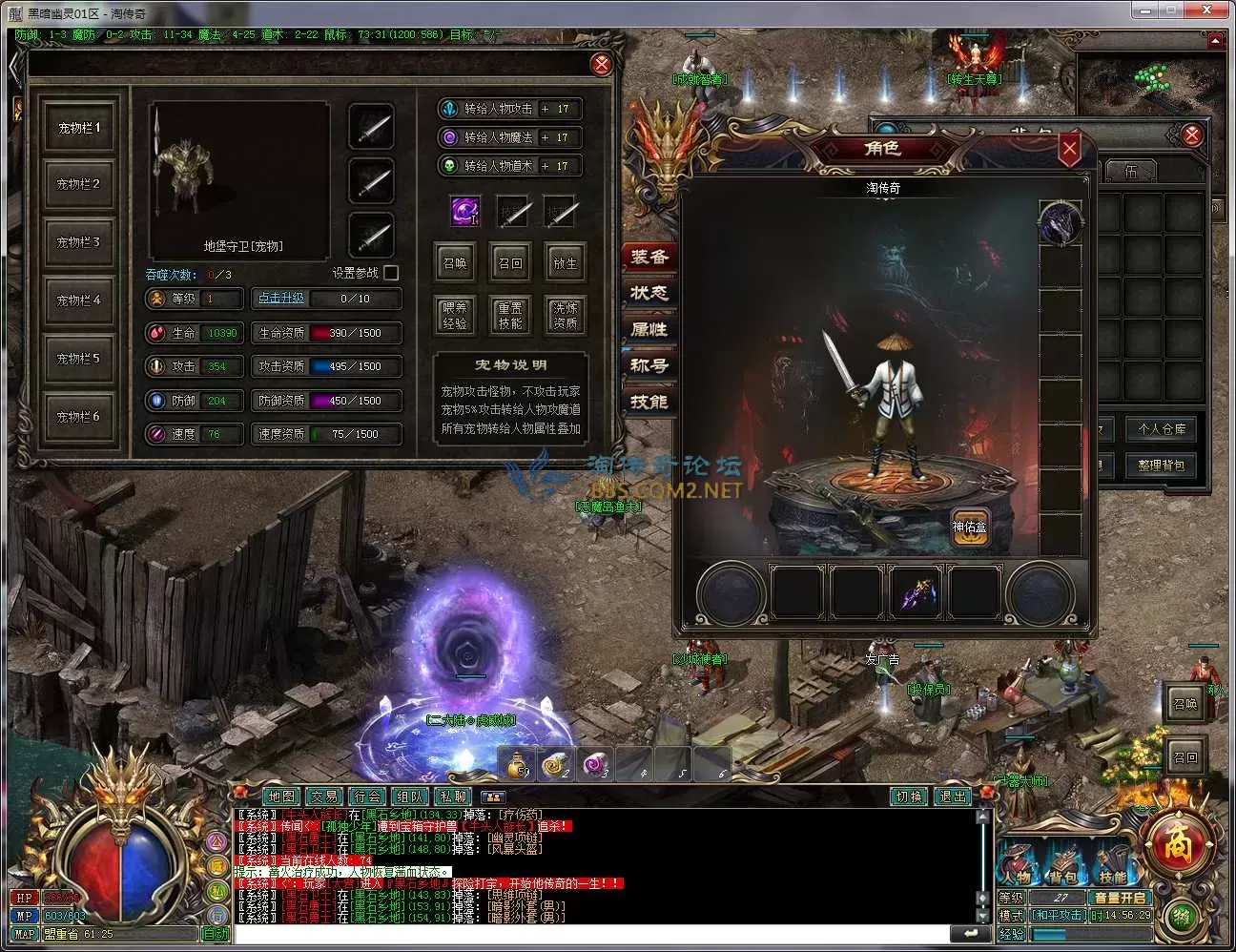Switch to the 装备 equipment tab
1236x952 pixels.
[649, 257]
